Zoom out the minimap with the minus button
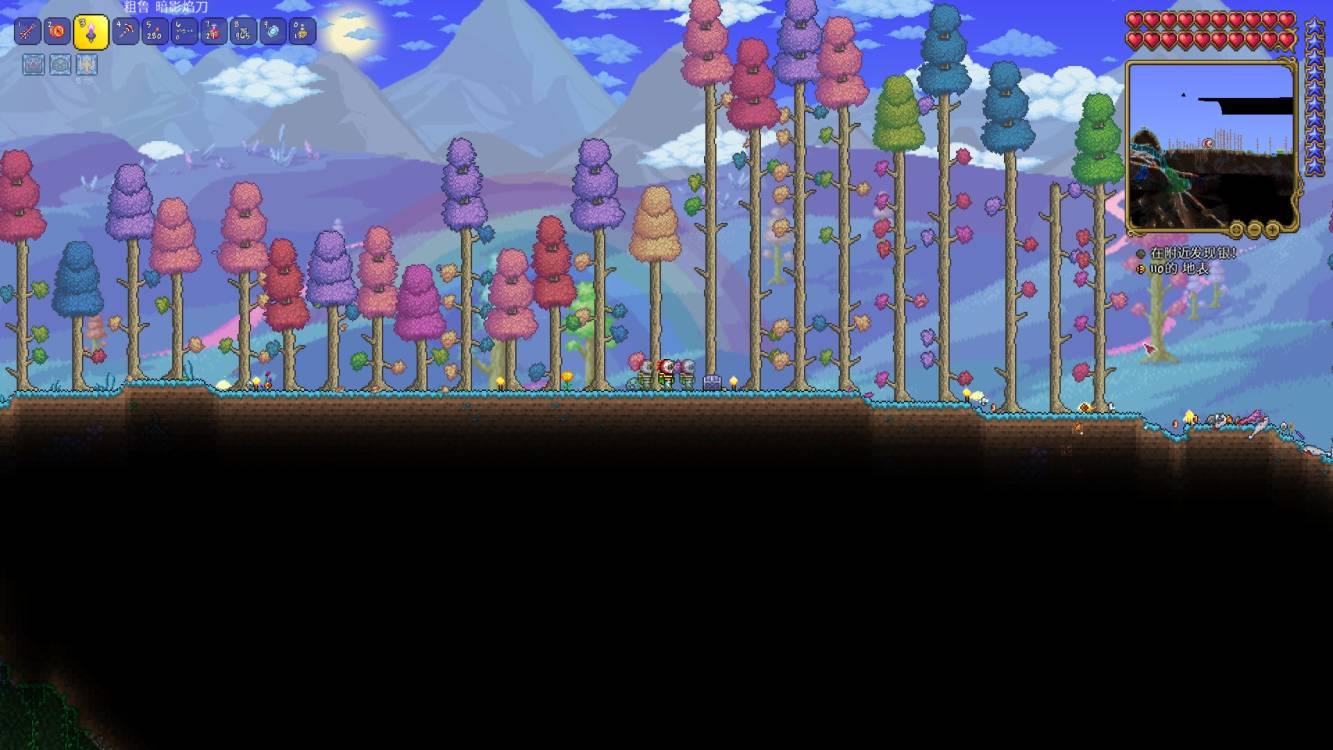 point(1255,229)
